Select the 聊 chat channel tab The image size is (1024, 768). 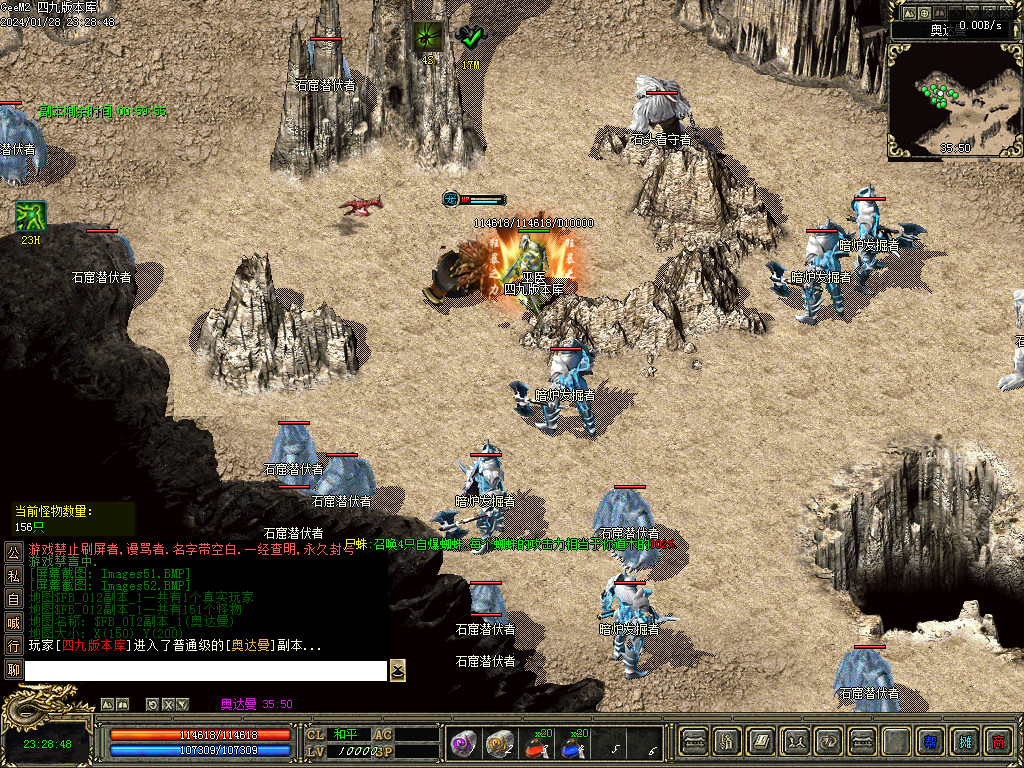[x=14, y=670]
